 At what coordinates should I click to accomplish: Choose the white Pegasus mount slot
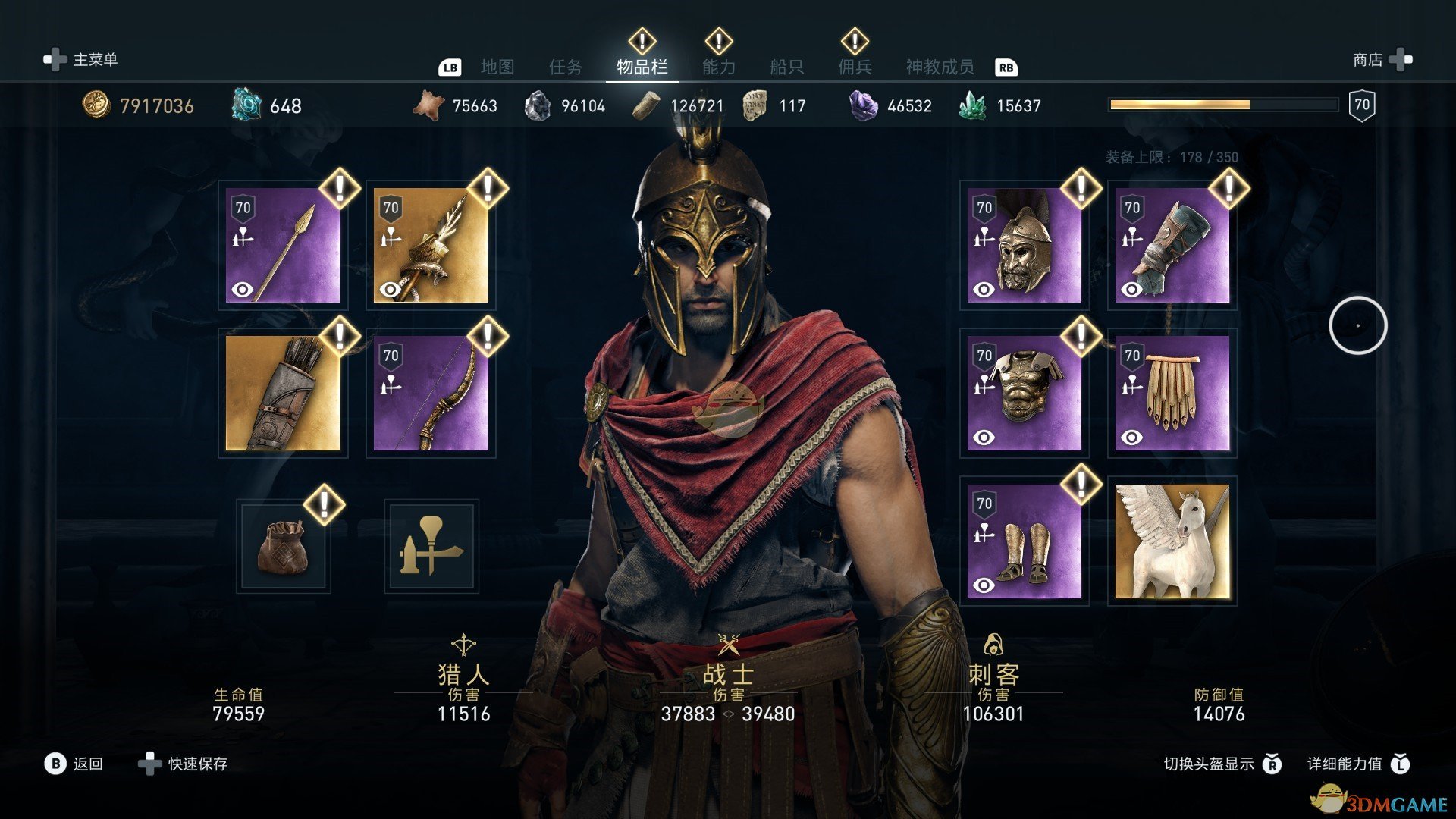[x=1172, y=541]
